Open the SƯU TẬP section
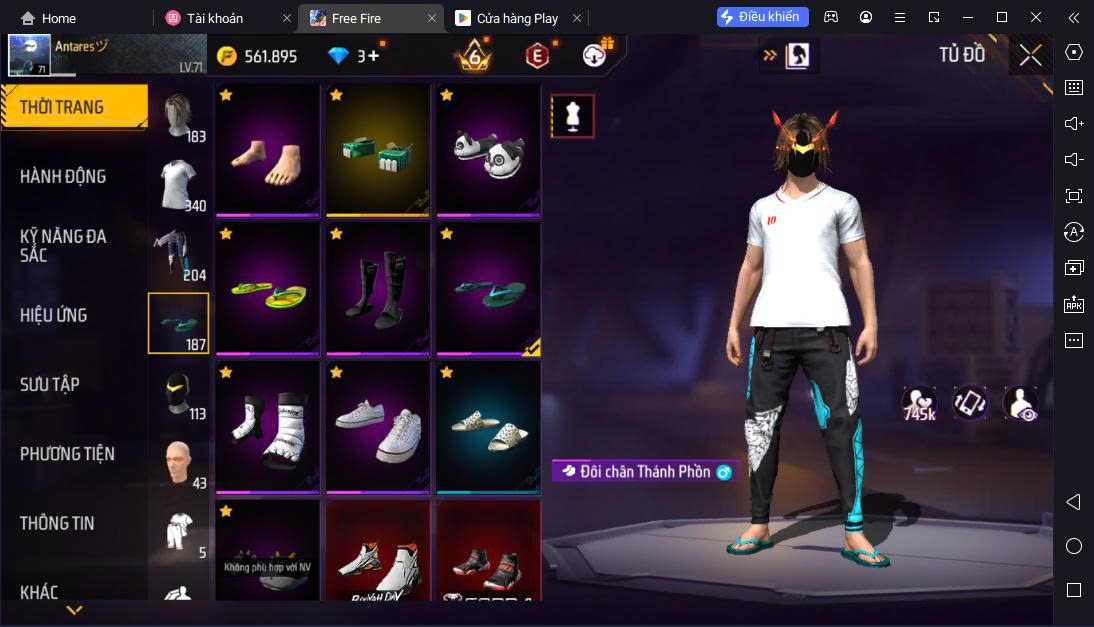 point(50,385)
